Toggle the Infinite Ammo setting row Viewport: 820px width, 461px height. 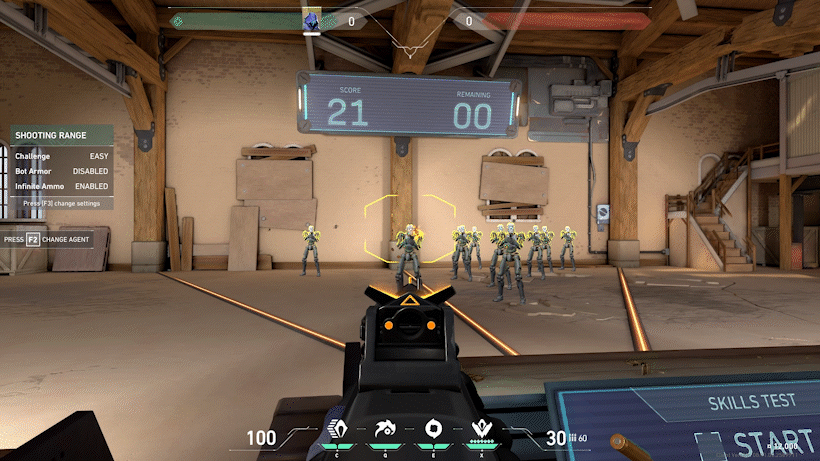(x=62, y=186)
